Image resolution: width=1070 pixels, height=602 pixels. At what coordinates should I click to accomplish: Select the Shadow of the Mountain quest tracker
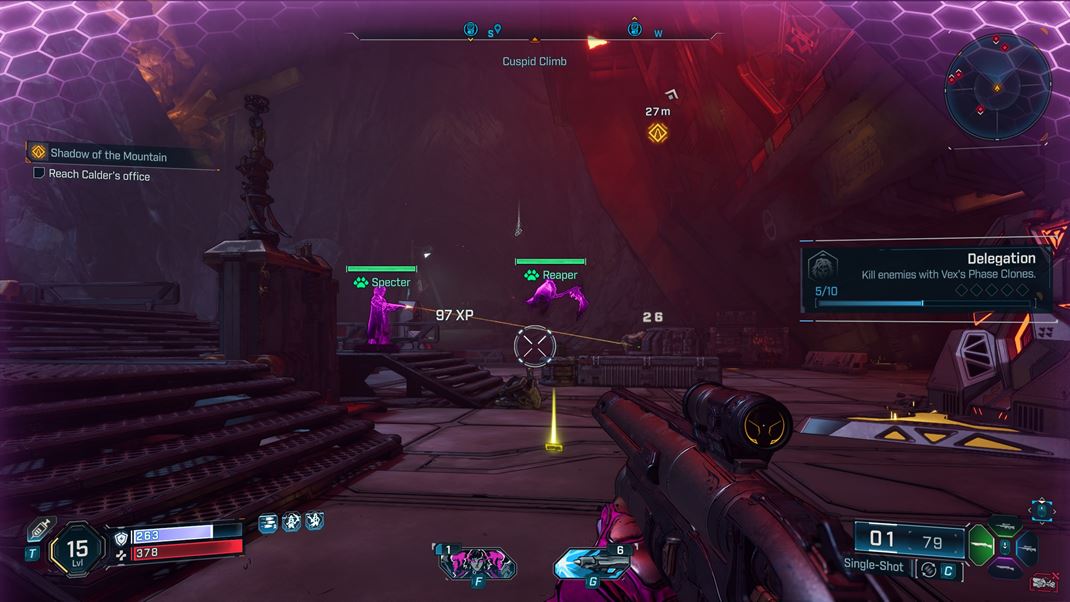[x=109, y=155]
